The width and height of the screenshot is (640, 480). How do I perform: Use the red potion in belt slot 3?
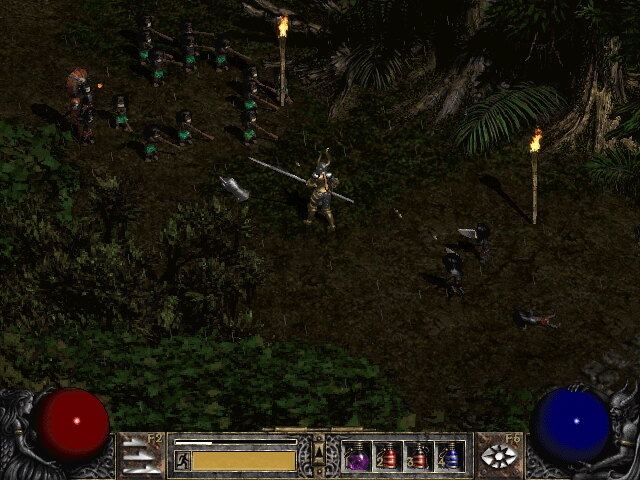pyautogui.click(x=419, y=456)
